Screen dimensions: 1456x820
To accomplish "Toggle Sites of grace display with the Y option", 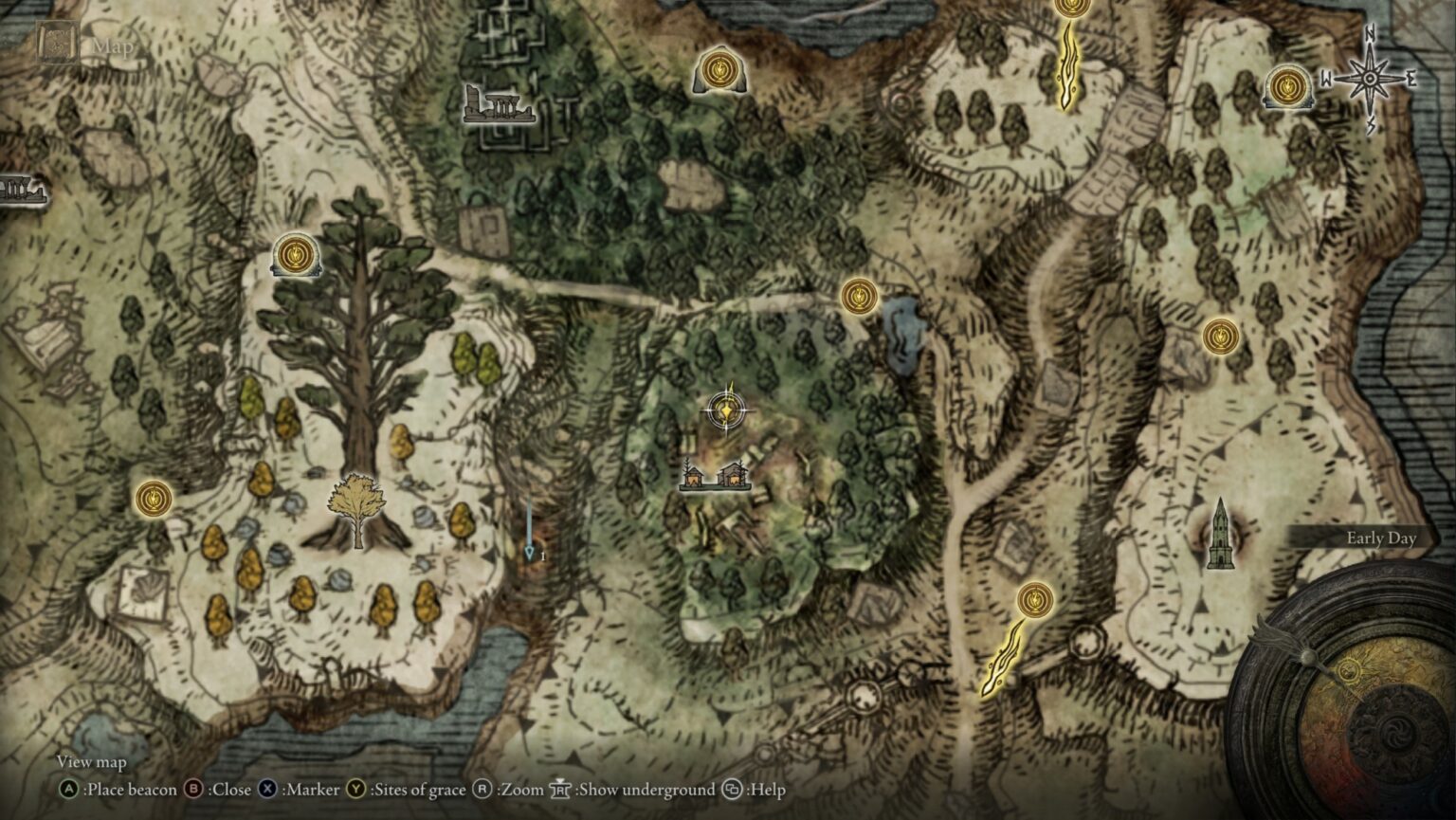I will (357, 789).
